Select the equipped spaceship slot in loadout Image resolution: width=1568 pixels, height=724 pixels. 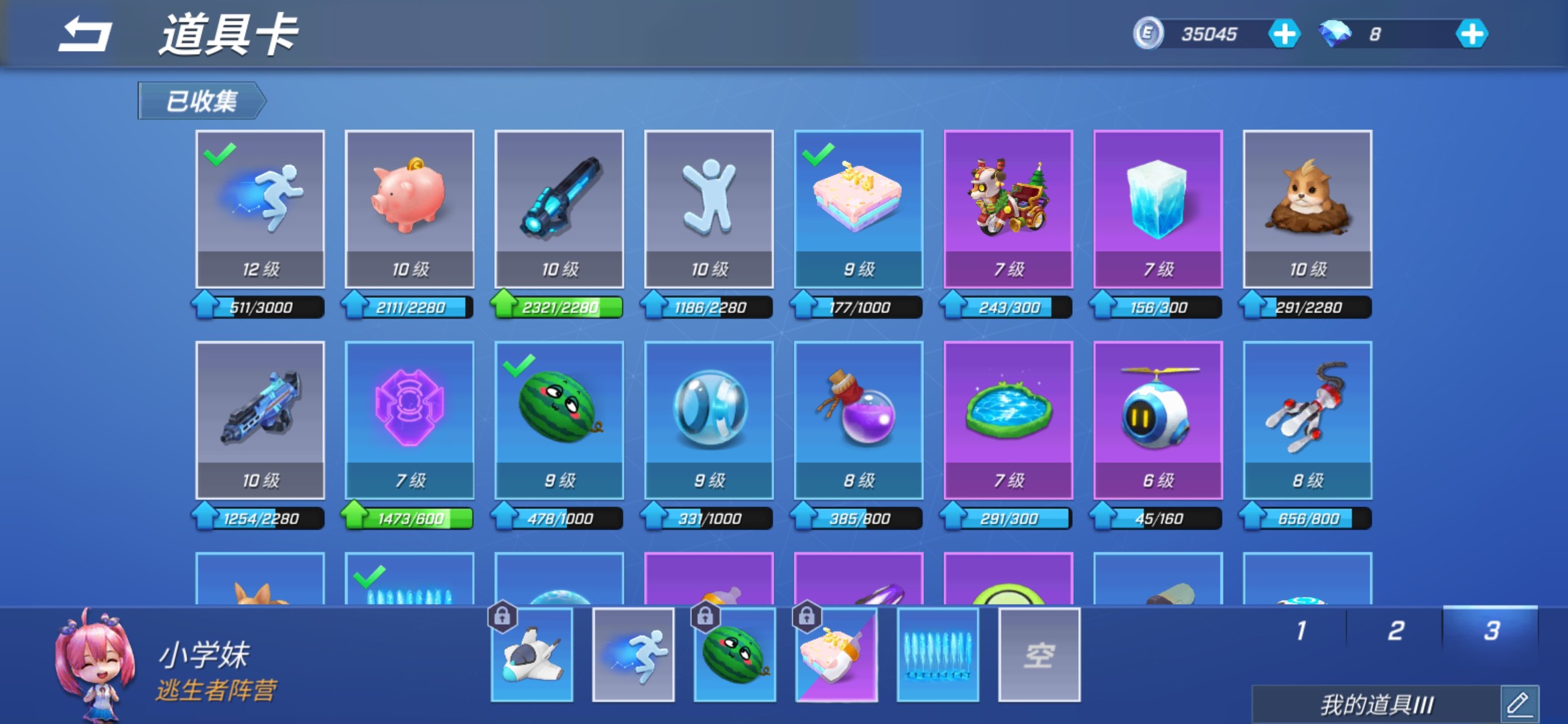[x=532, y=655]
